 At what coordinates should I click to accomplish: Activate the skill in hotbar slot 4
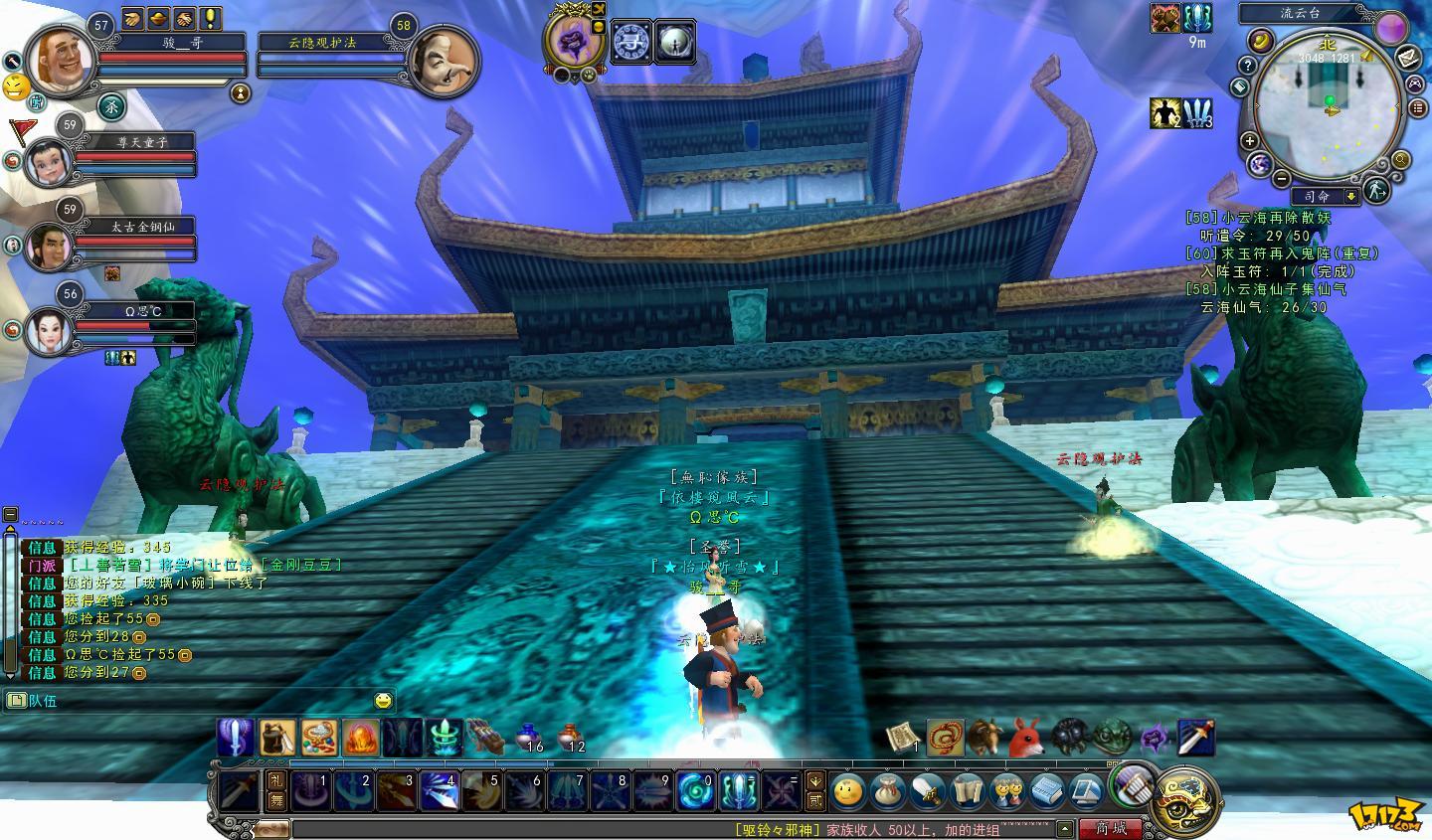click(439, 791)
